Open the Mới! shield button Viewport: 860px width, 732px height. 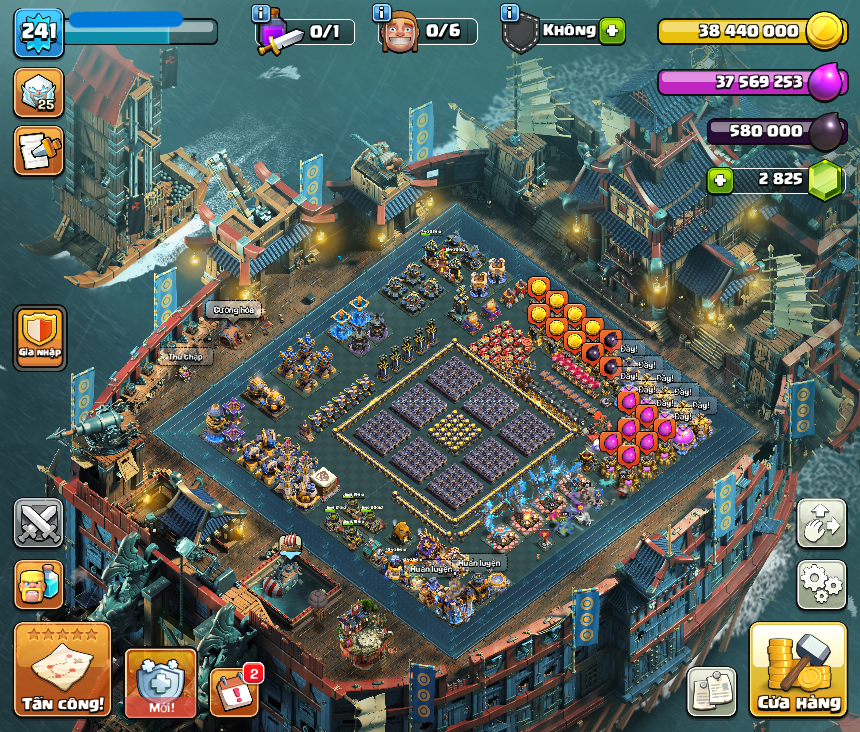[x=160, y=682]
